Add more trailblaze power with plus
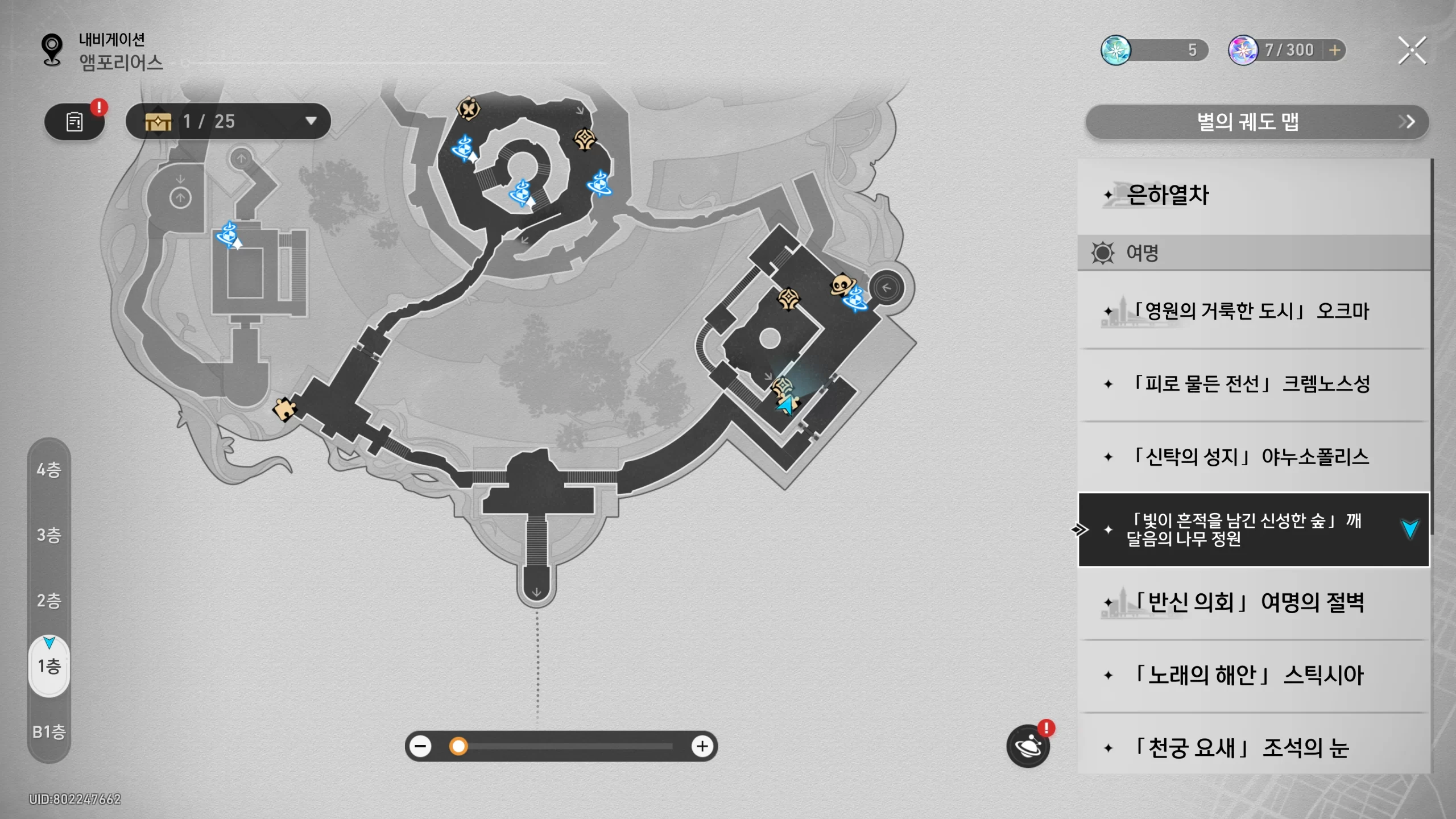 [x=1334, y=50]
